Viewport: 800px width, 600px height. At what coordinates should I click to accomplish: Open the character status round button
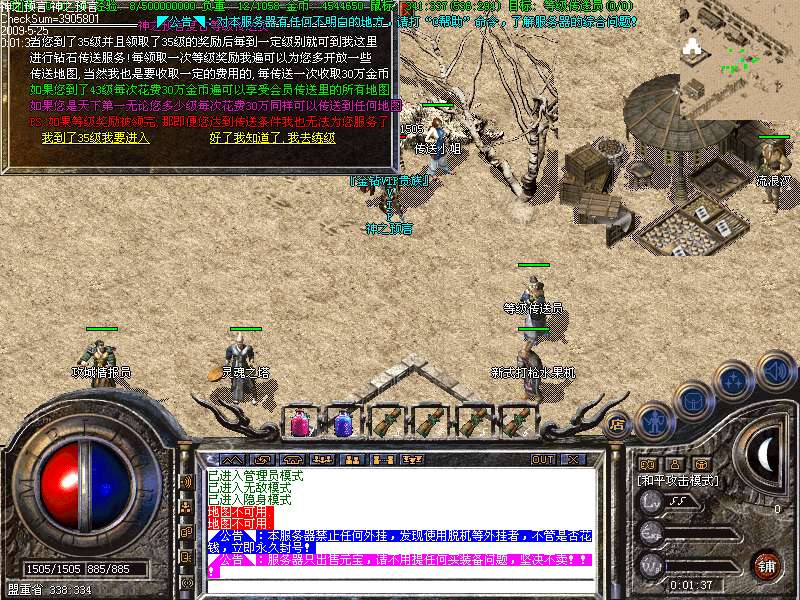click(x=655, y=419)
